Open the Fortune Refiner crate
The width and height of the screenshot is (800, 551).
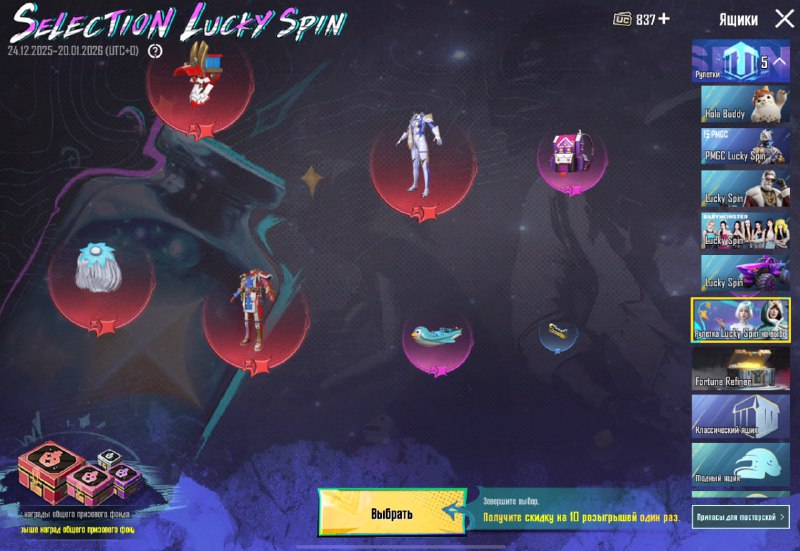coord(741,367)
